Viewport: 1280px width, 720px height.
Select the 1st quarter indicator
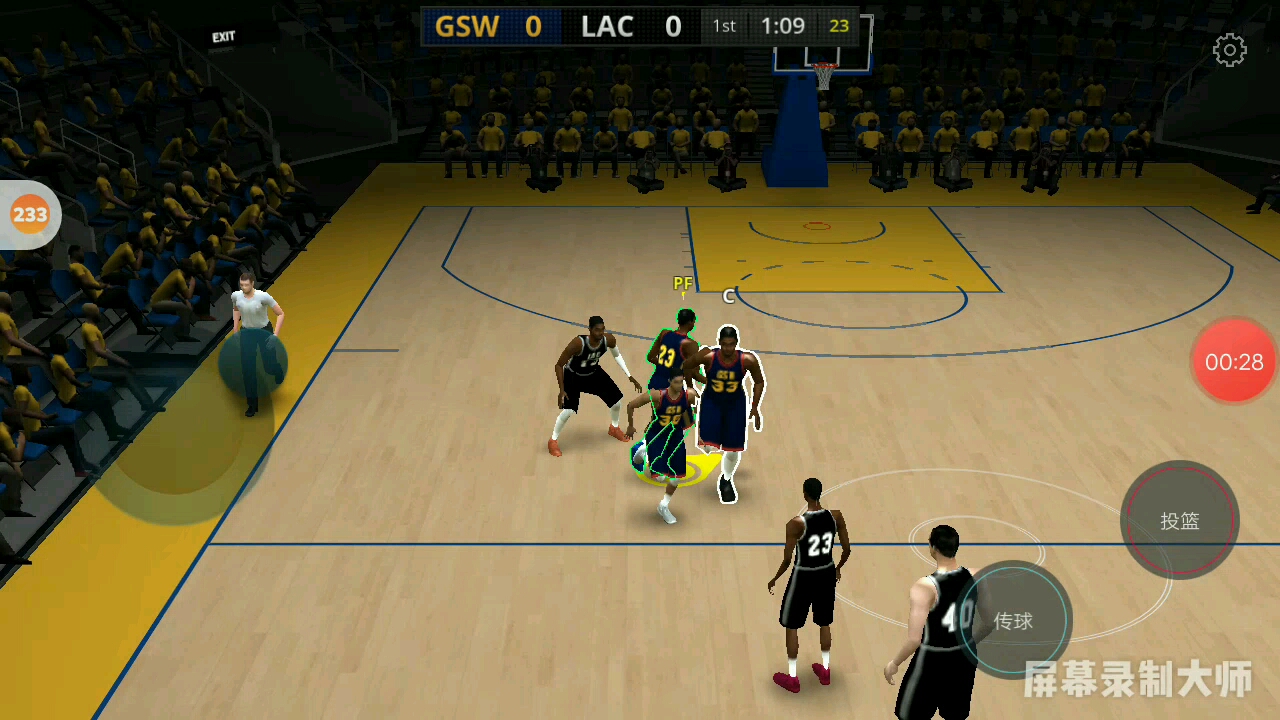723,27
